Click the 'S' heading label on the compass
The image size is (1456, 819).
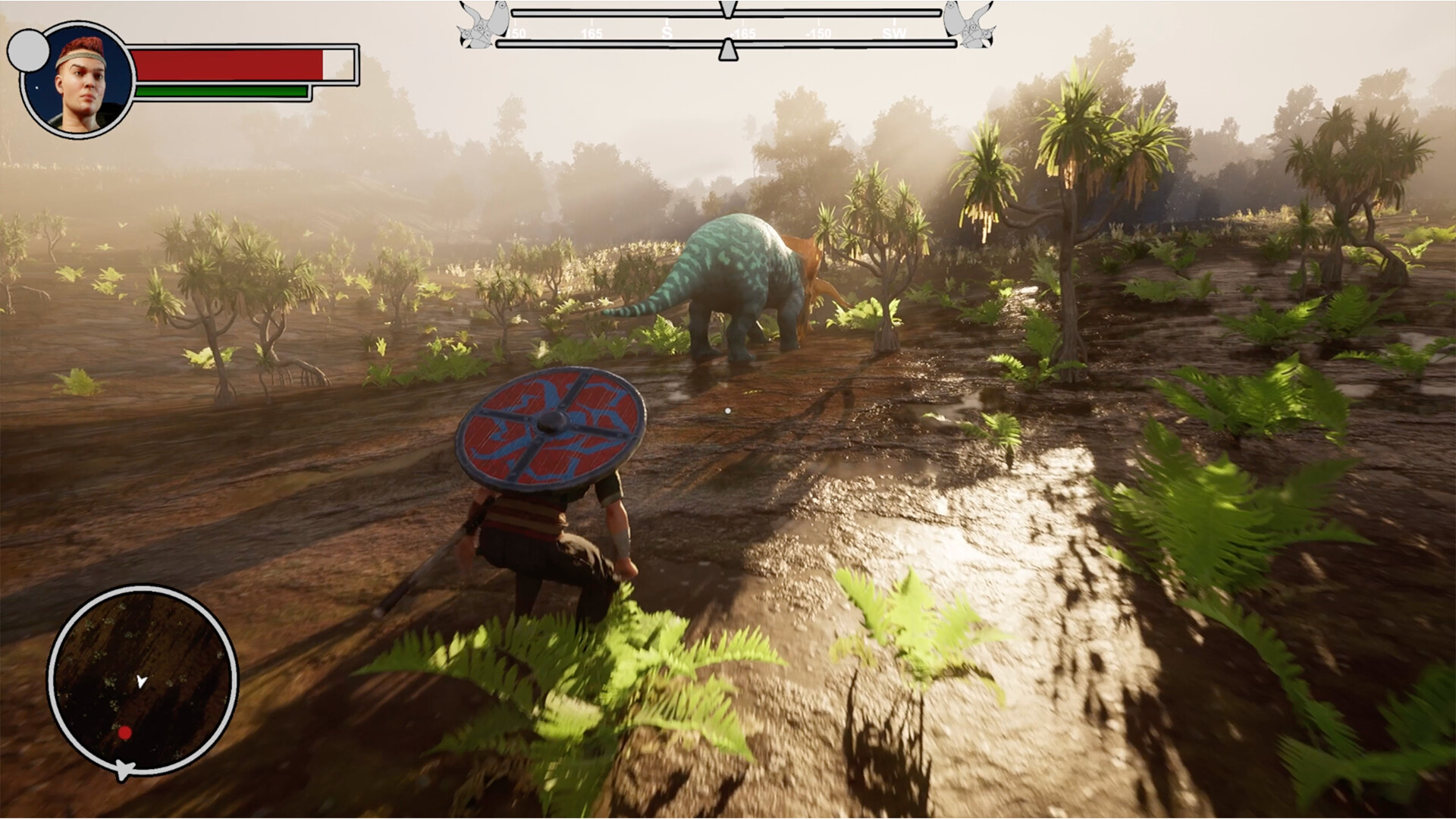pyautogui.click(x=667, y=33)
